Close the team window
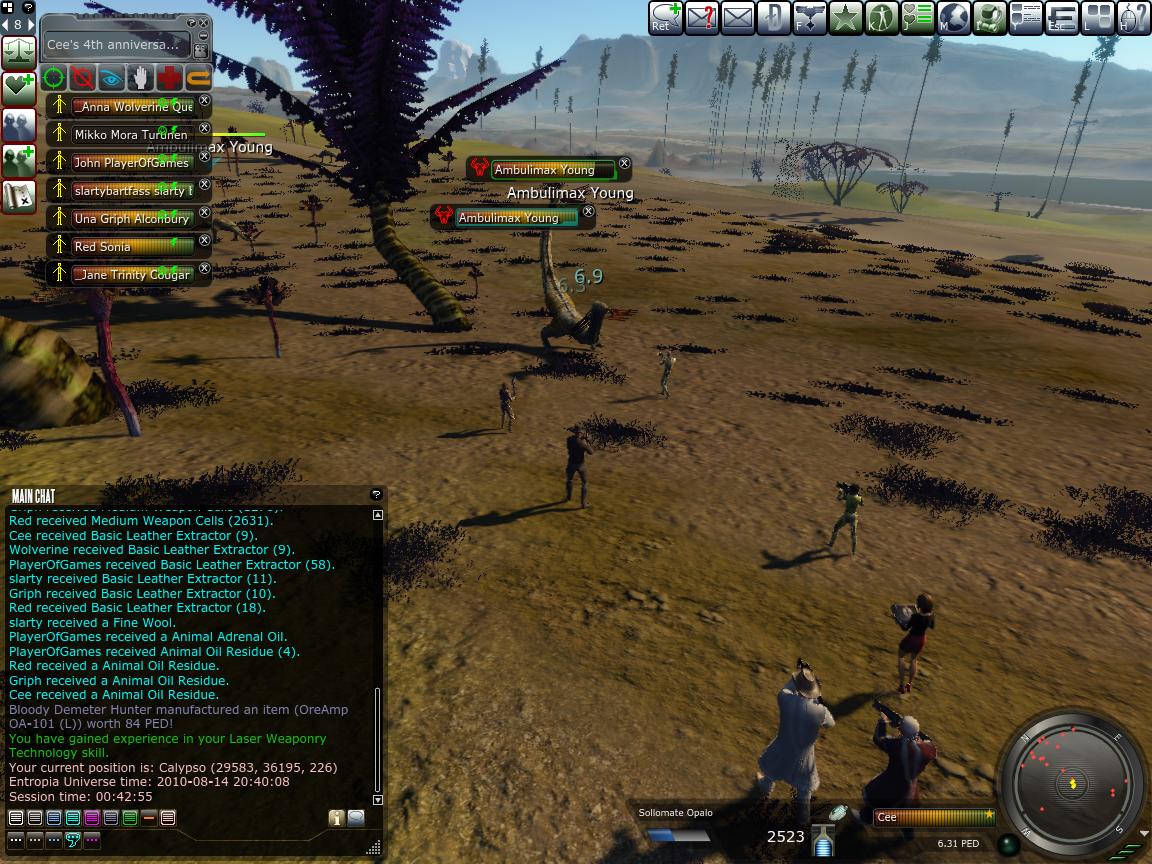The height and width of the screenshot is (864, 1152). [x=204, y=23]
